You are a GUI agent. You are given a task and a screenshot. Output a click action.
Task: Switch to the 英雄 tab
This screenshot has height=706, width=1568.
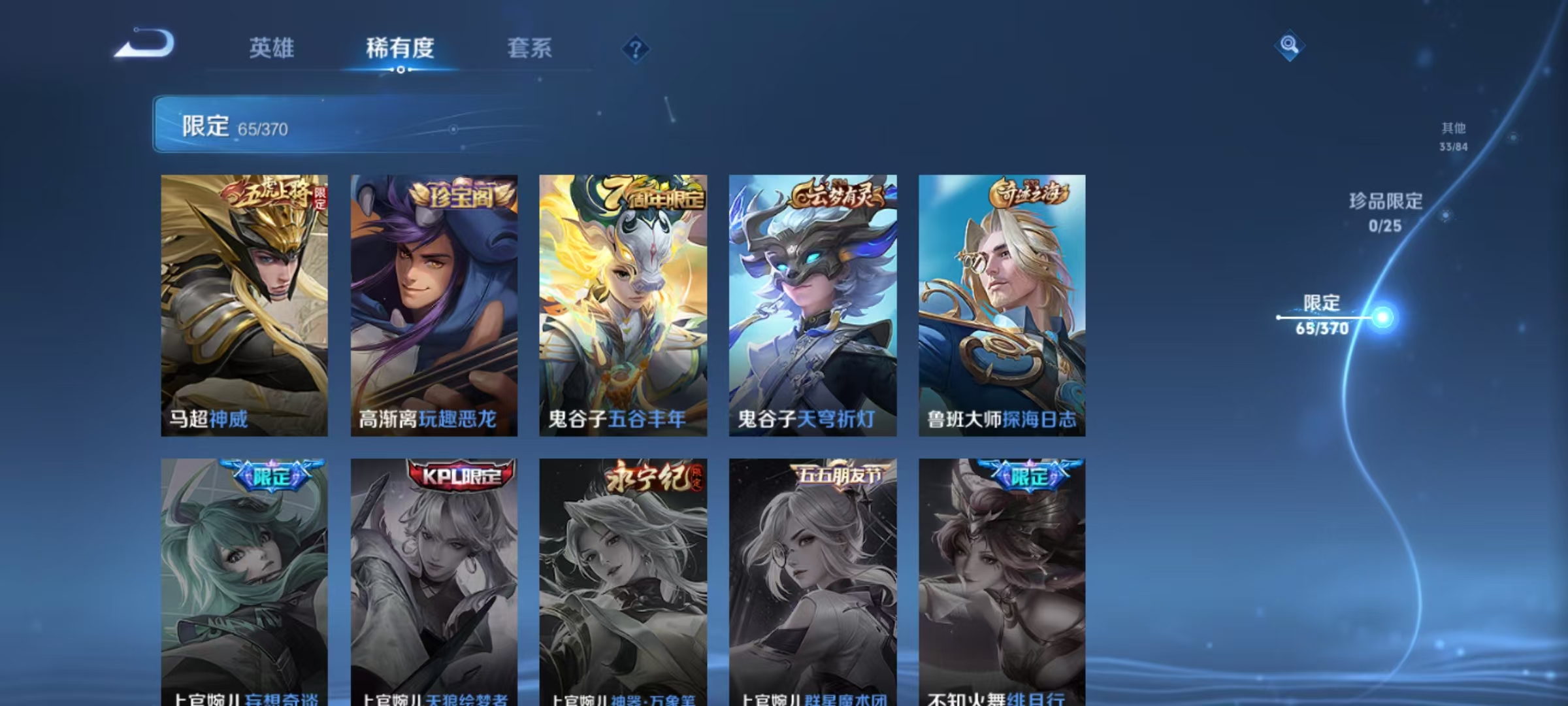(x=272, y=48)
